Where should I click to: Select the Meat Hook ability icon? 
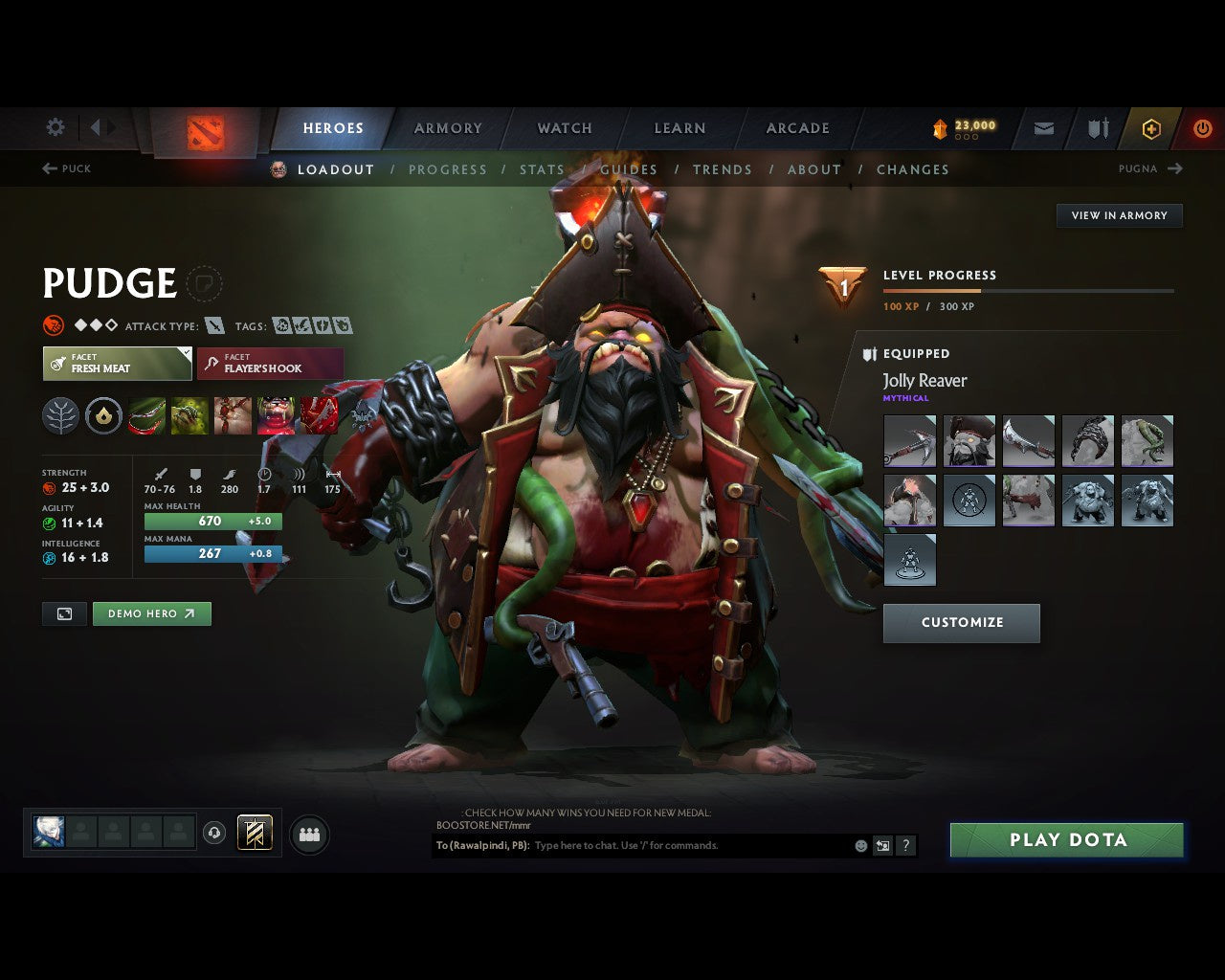click(146, 414)
